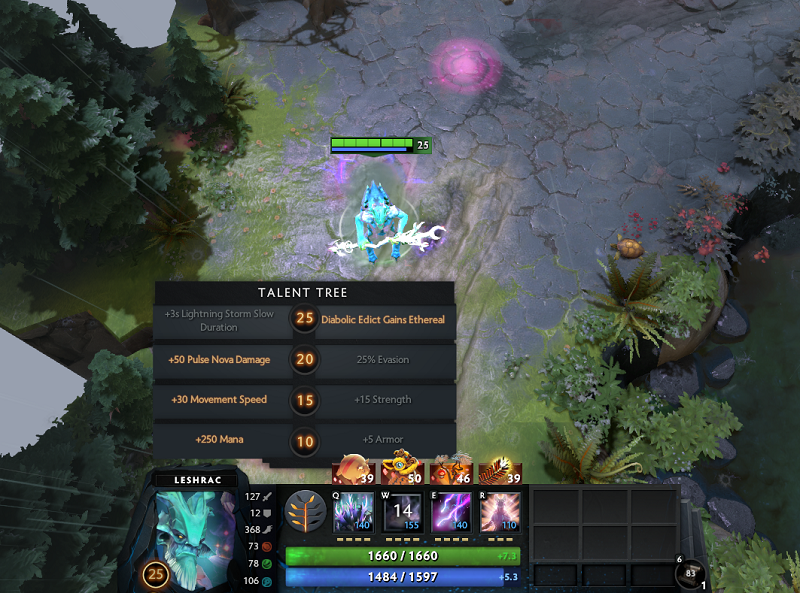Select the Diabolic Edict Gains Ethereal talent
Screen dimensions: 800x593
(382, 319)
